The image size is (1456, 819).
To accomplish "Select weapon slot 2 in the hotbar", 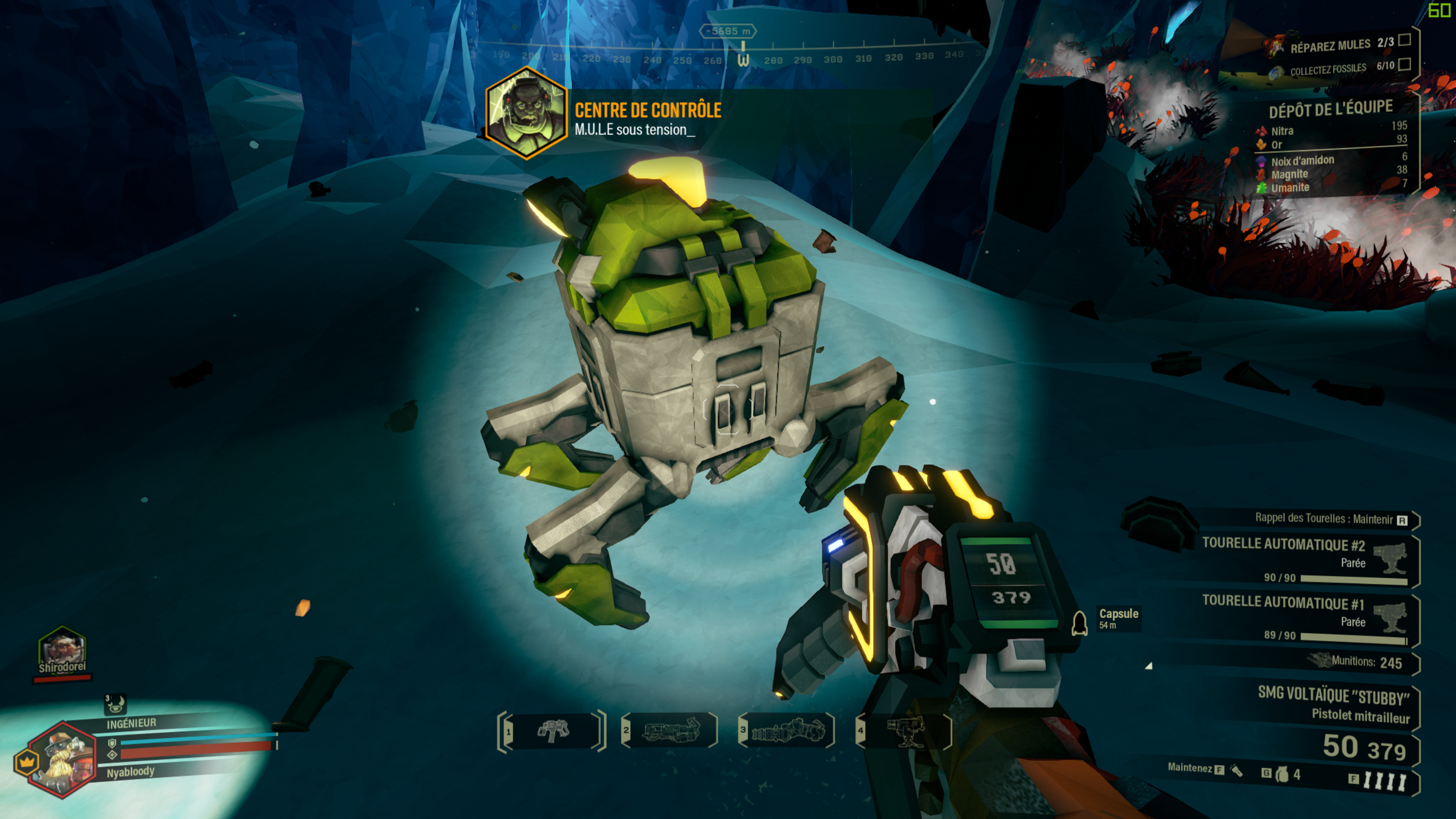I will point(670,730).
